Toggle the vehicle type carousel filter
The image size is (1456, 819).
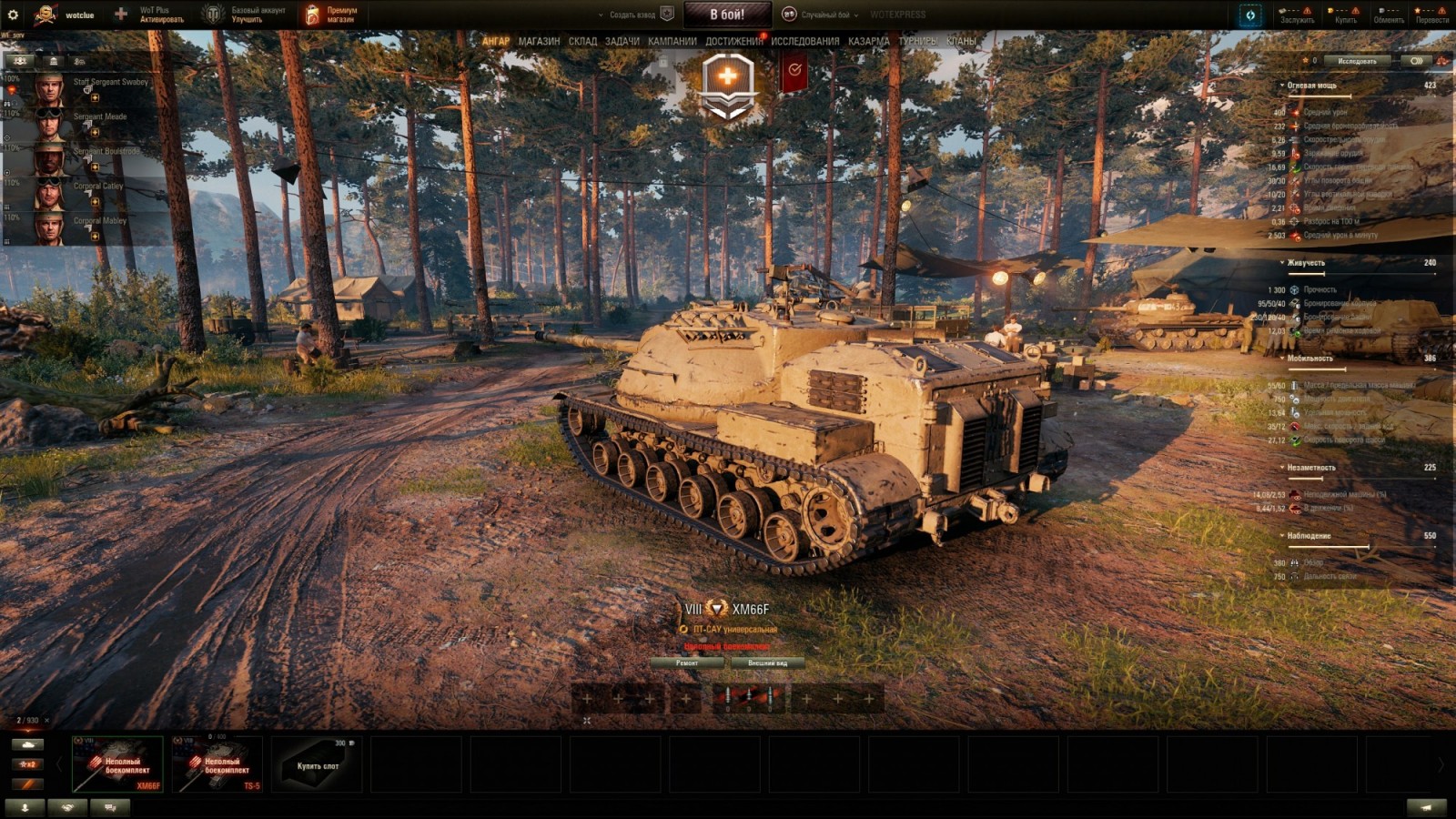coord(28,744)
